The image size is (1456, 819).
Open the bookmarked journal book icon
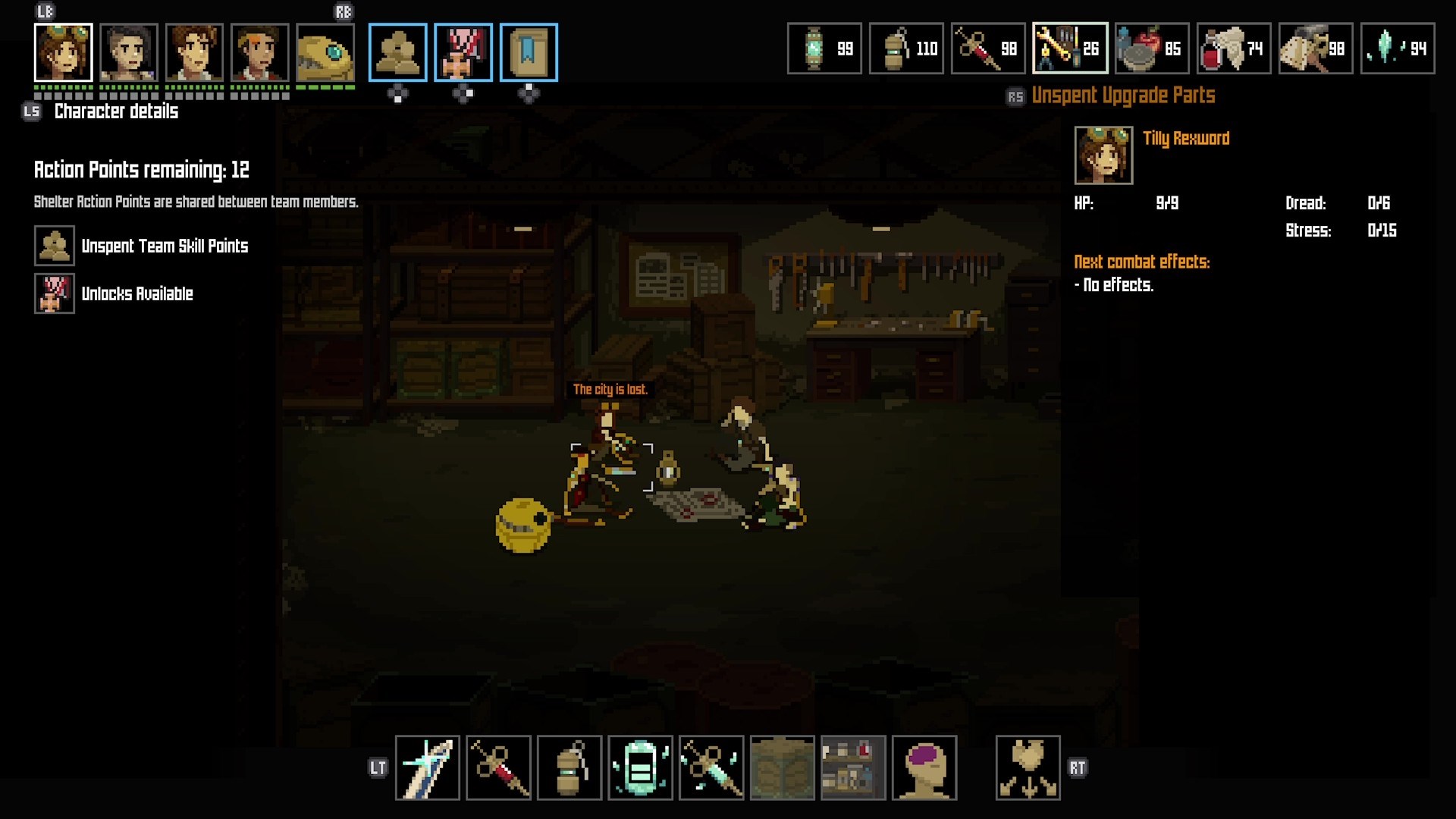(x=529, y=52)
